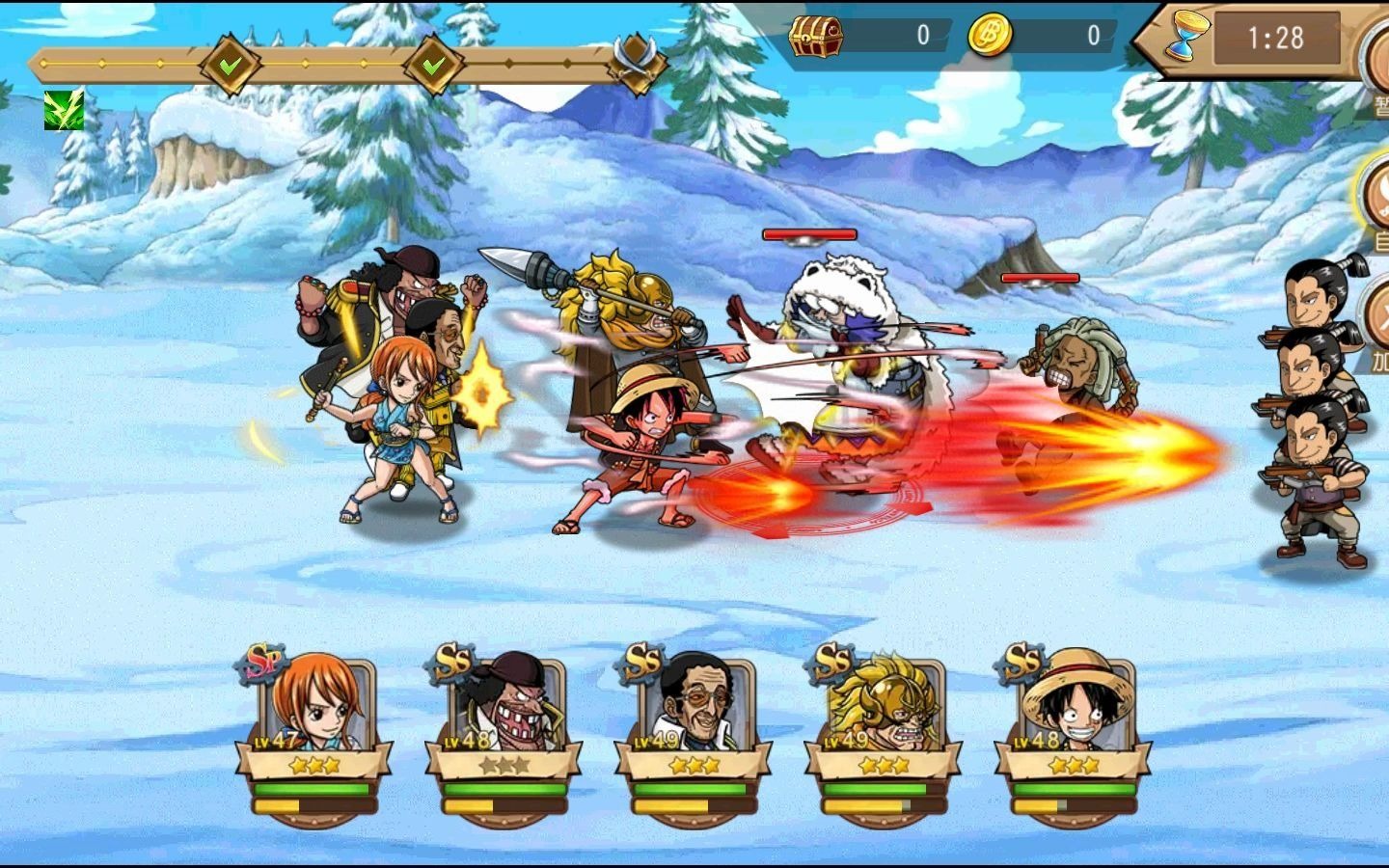Viewport: 1389px width, 868px height.
Task: Click the gold Berry coin icon
Action: click(990, 37)
